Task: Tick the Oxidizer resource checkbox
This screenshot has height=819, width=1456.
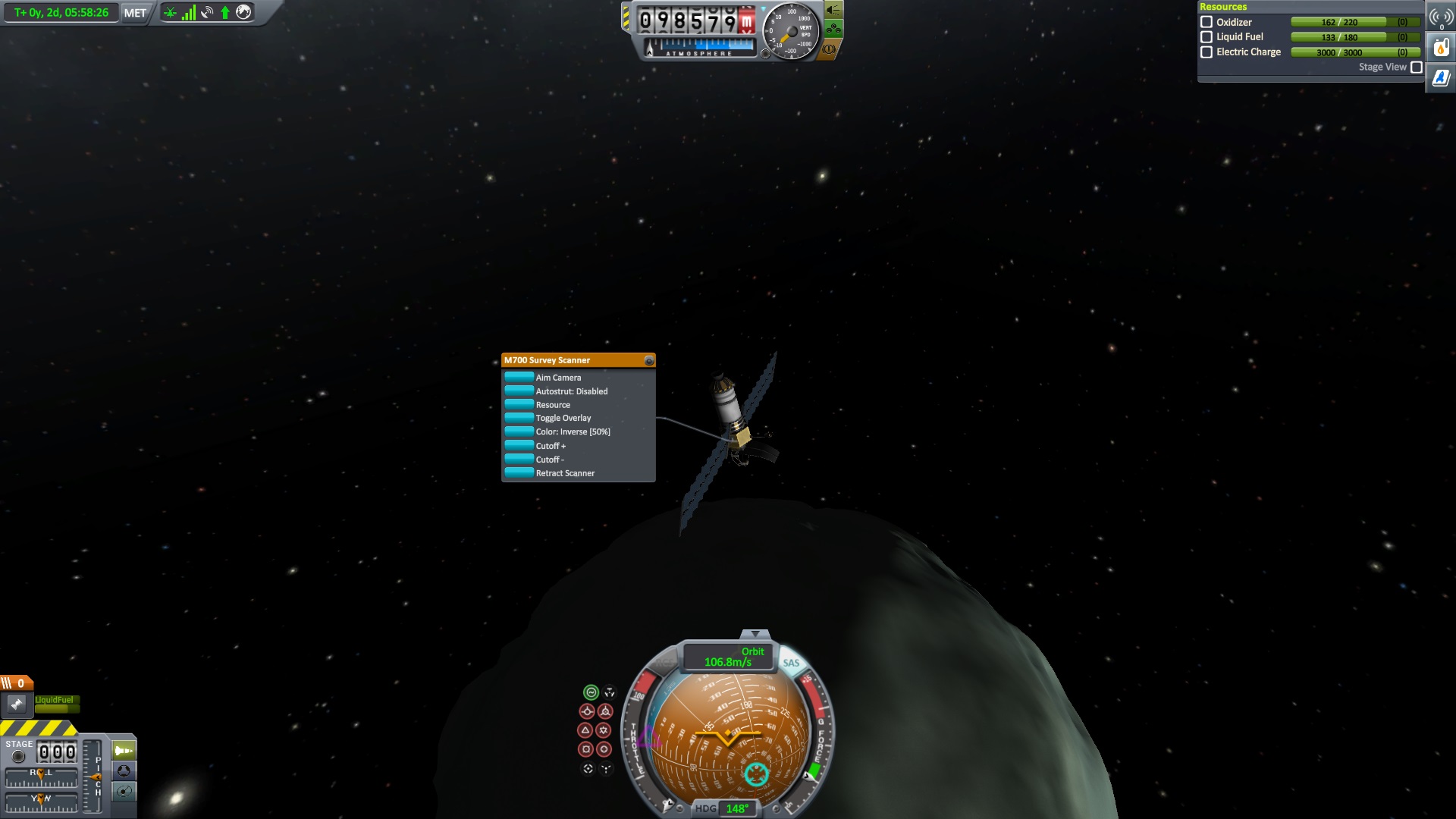Action: (1207, 22)
